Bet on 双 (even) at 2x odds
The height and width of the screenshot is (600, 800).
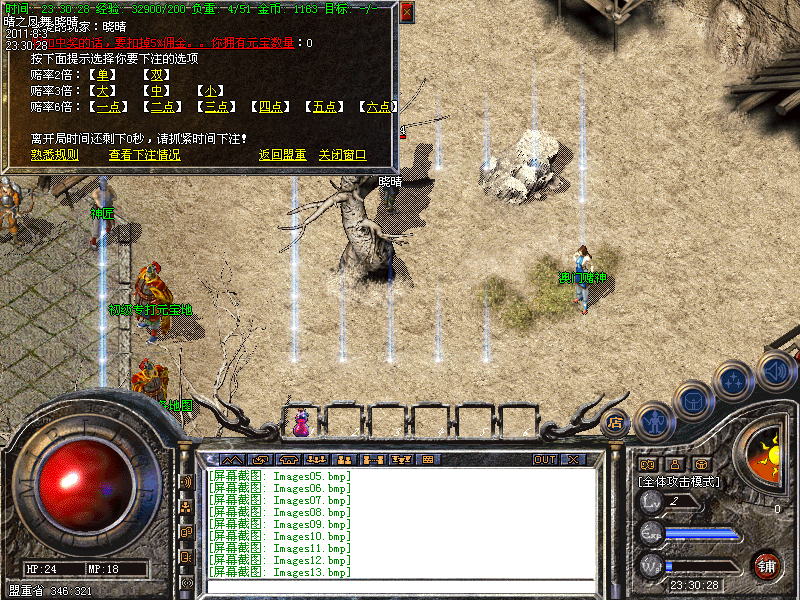[x=156, y=74]
